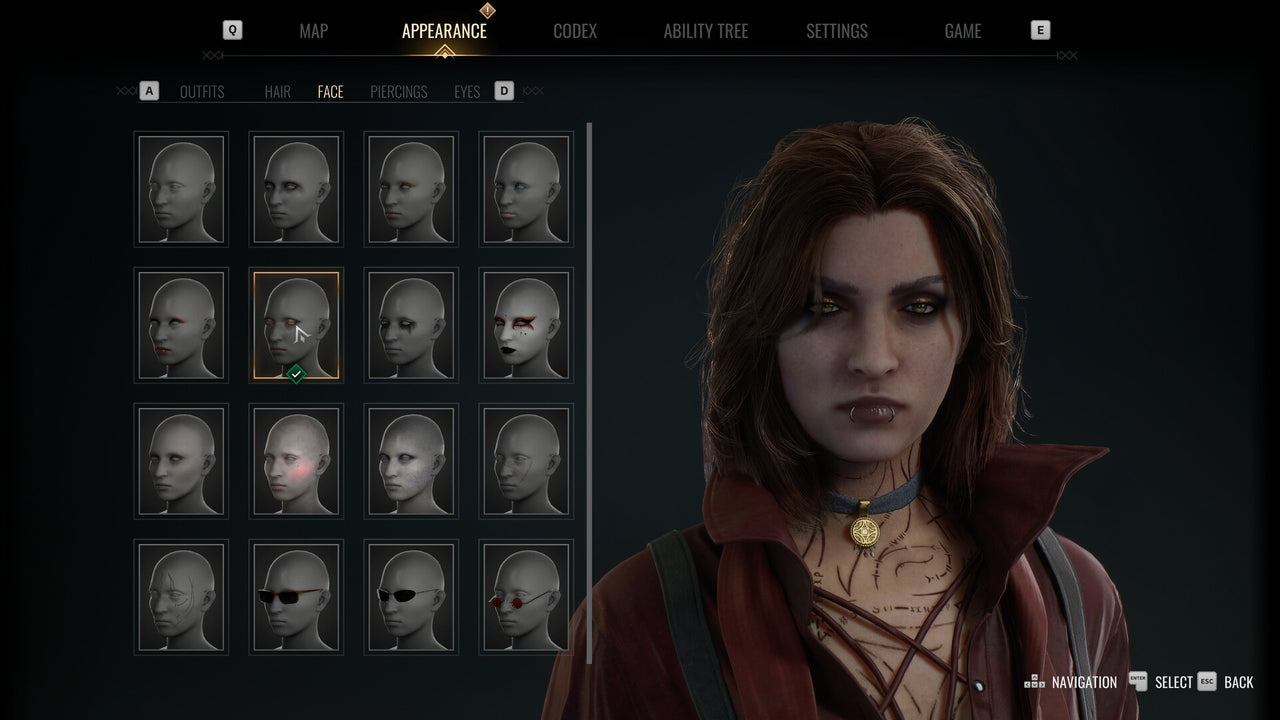This screenshot has height=720, width=1280.
Task: Choose the red round glasses face option
Action: (x=525, y=597)
